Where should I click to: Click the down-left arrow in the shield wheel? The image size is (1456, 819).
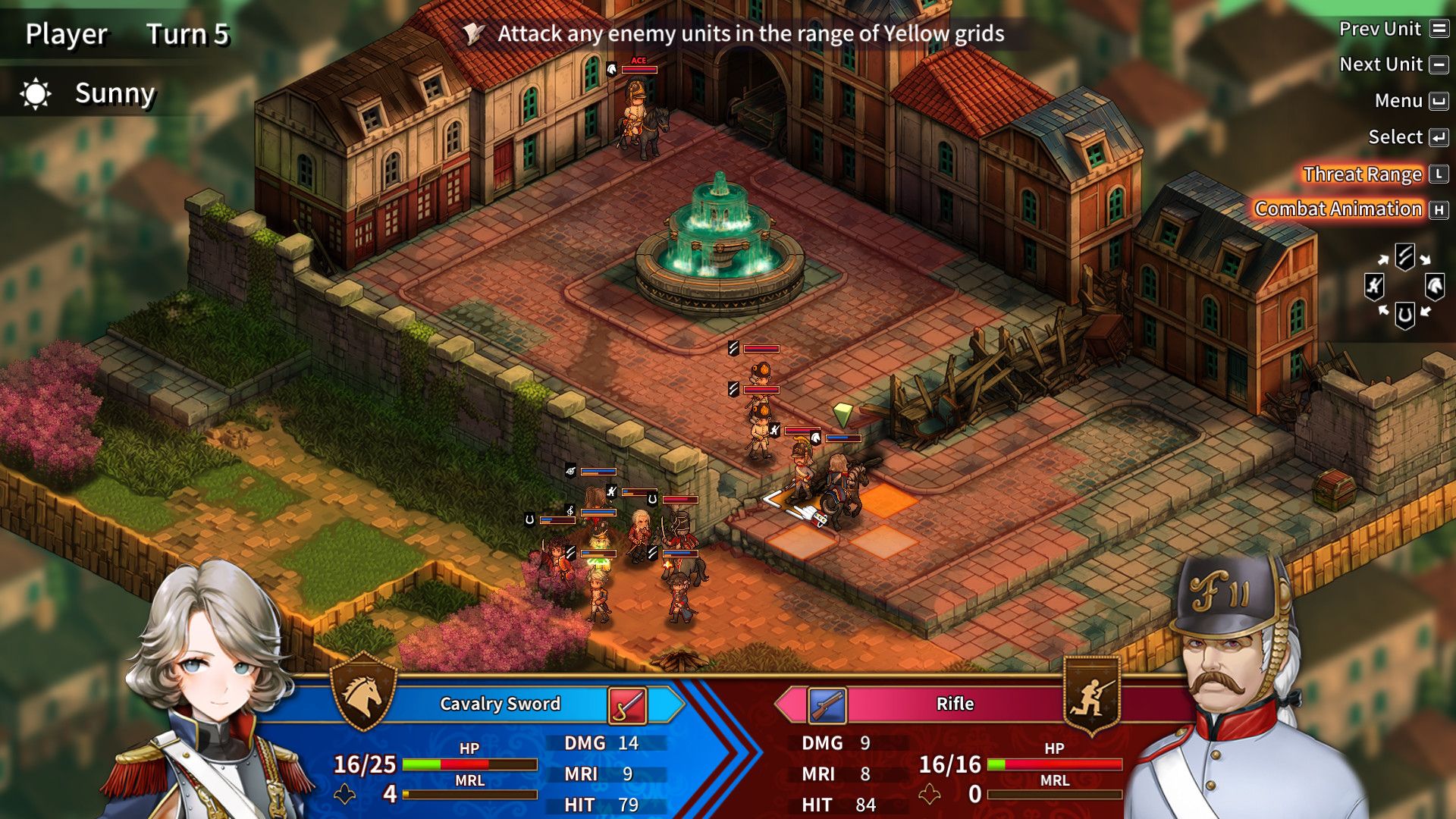tap(1383, 310)
